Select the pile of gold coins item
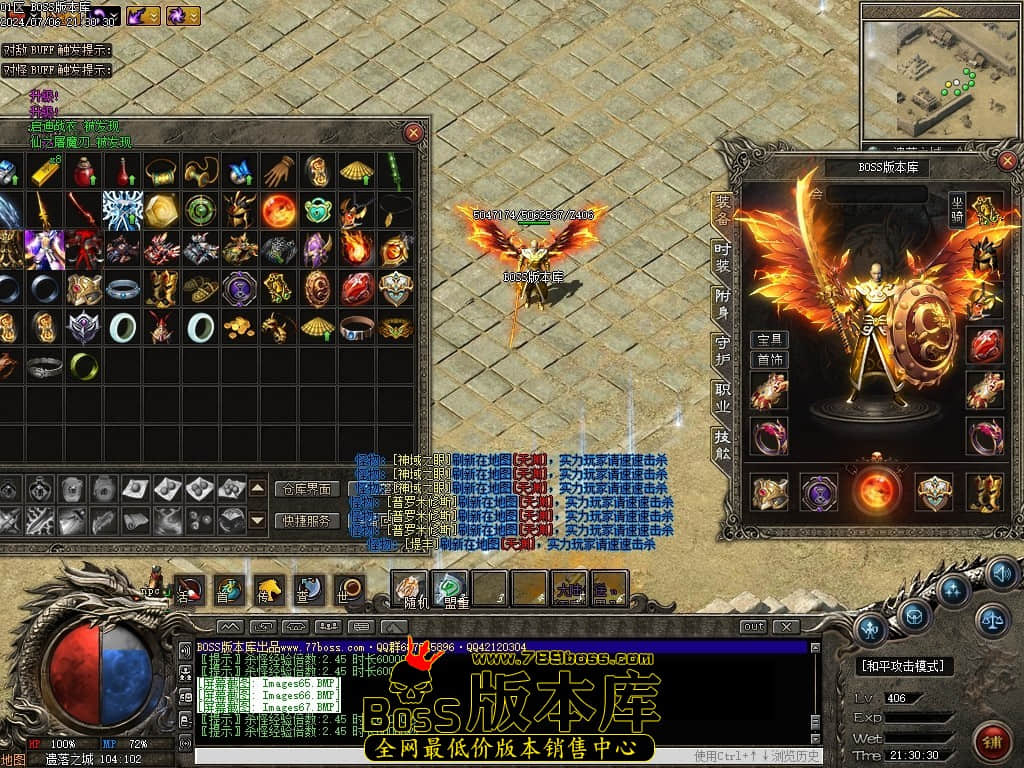Screen dimensions: 1024x768 point(239,326)
